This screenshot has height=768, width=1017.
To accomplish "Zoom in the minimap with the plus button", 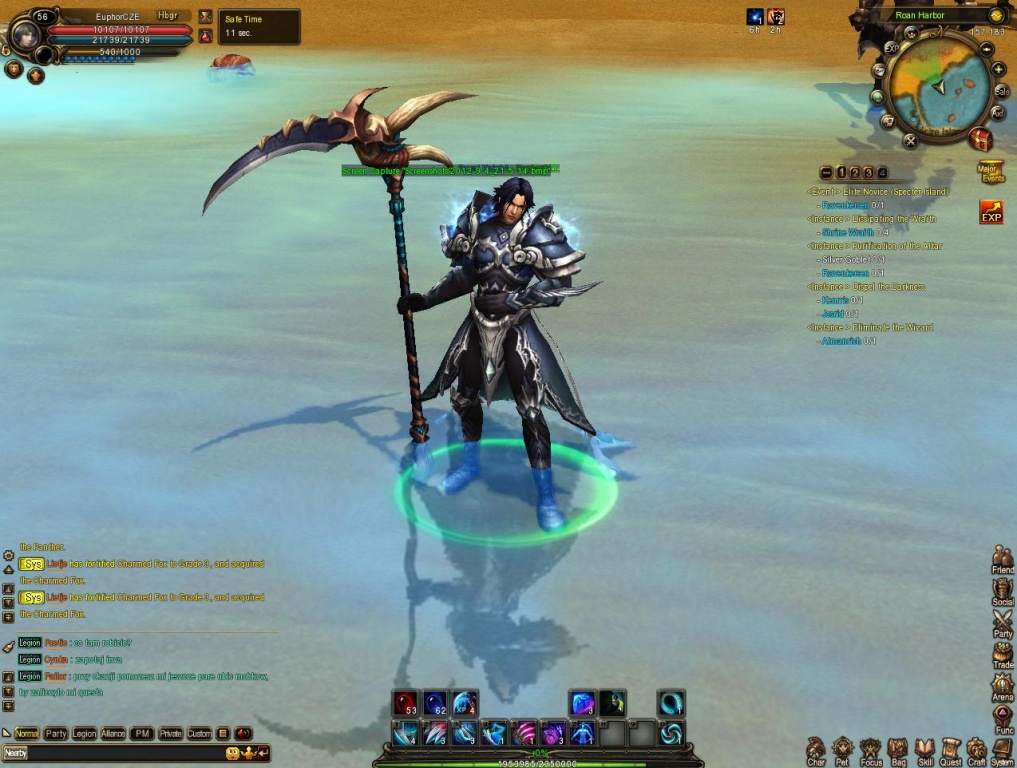I will pyautogui.click(x=998, y=69).
